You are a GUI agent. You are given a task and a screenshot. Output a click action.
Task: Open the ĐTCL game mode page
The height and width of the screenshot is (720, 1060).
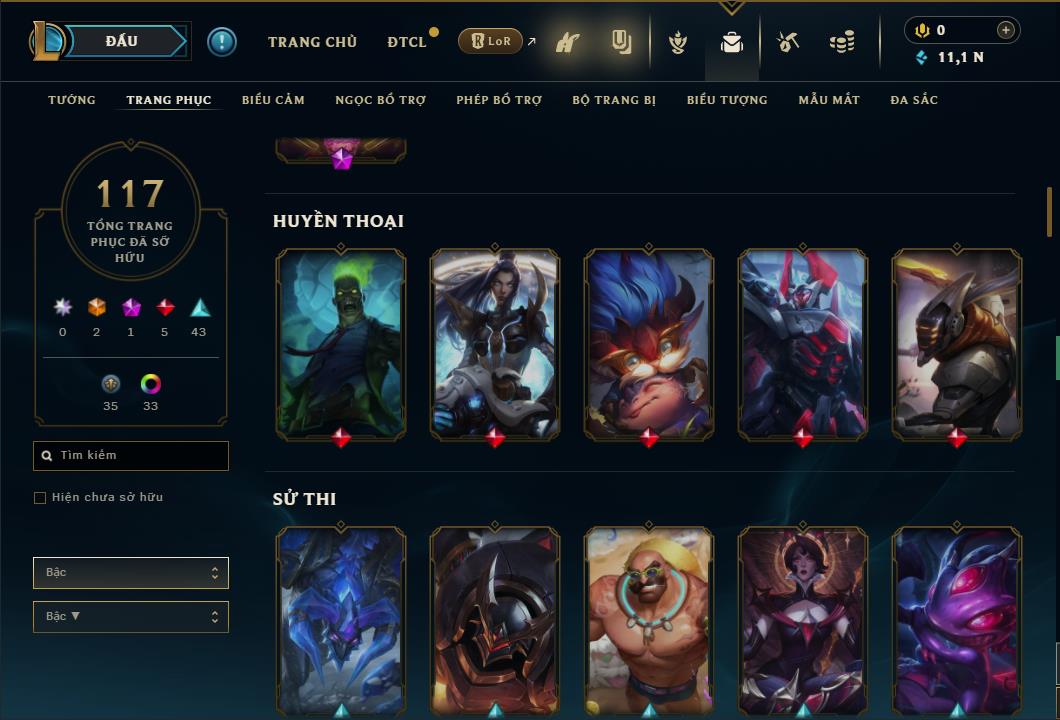click(406, 42)
